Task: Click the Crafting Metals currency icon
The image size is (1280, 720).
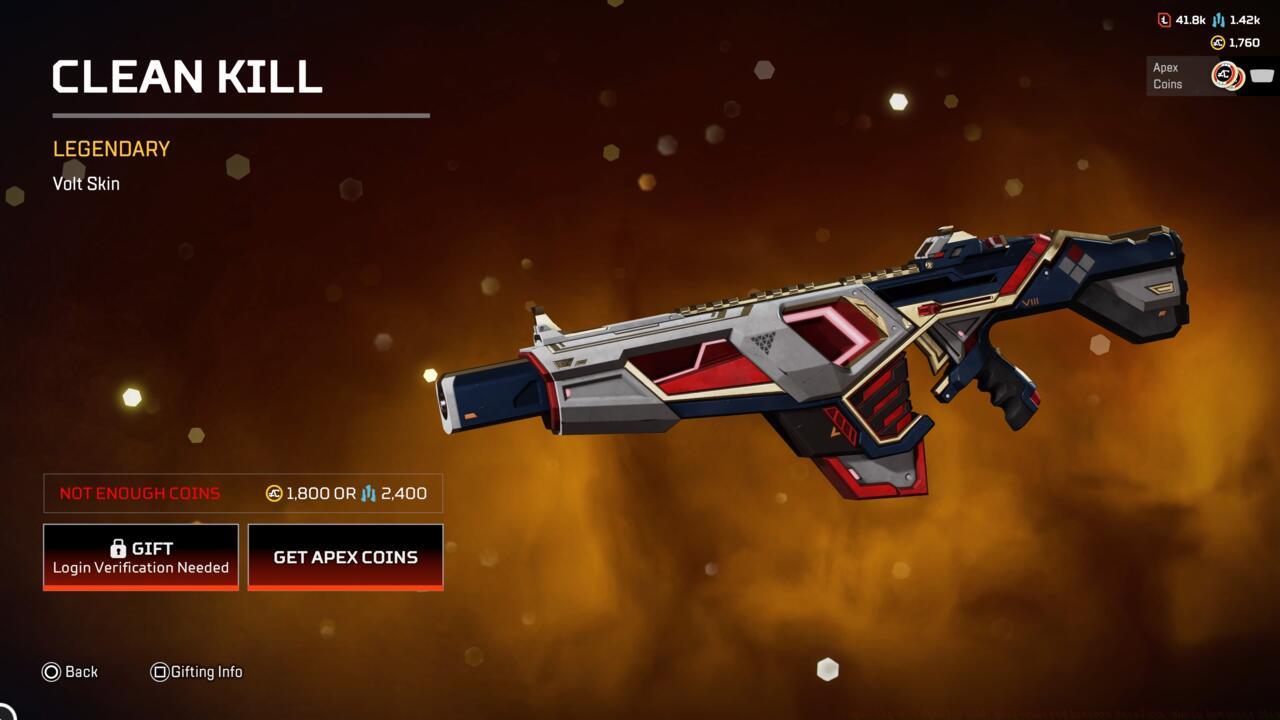Action: [1218, 21]
